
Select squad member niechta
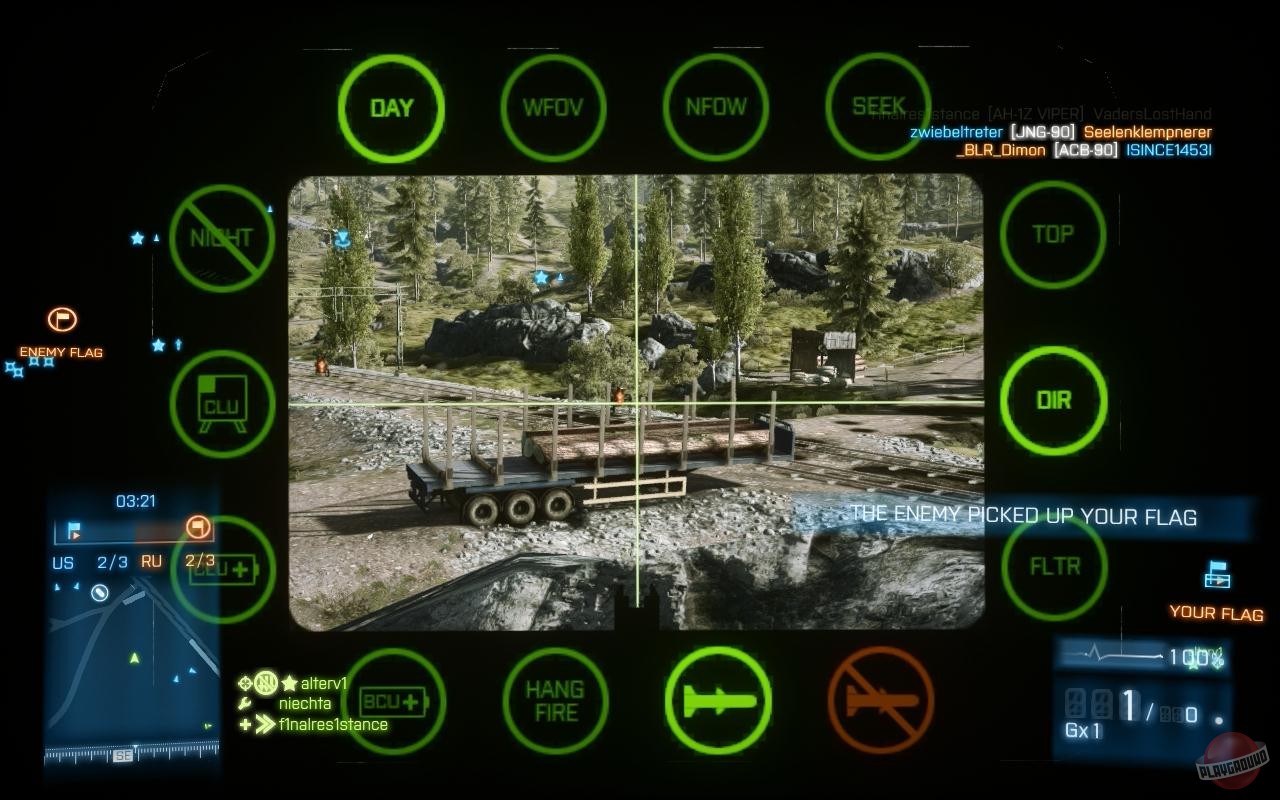point(305,703)
